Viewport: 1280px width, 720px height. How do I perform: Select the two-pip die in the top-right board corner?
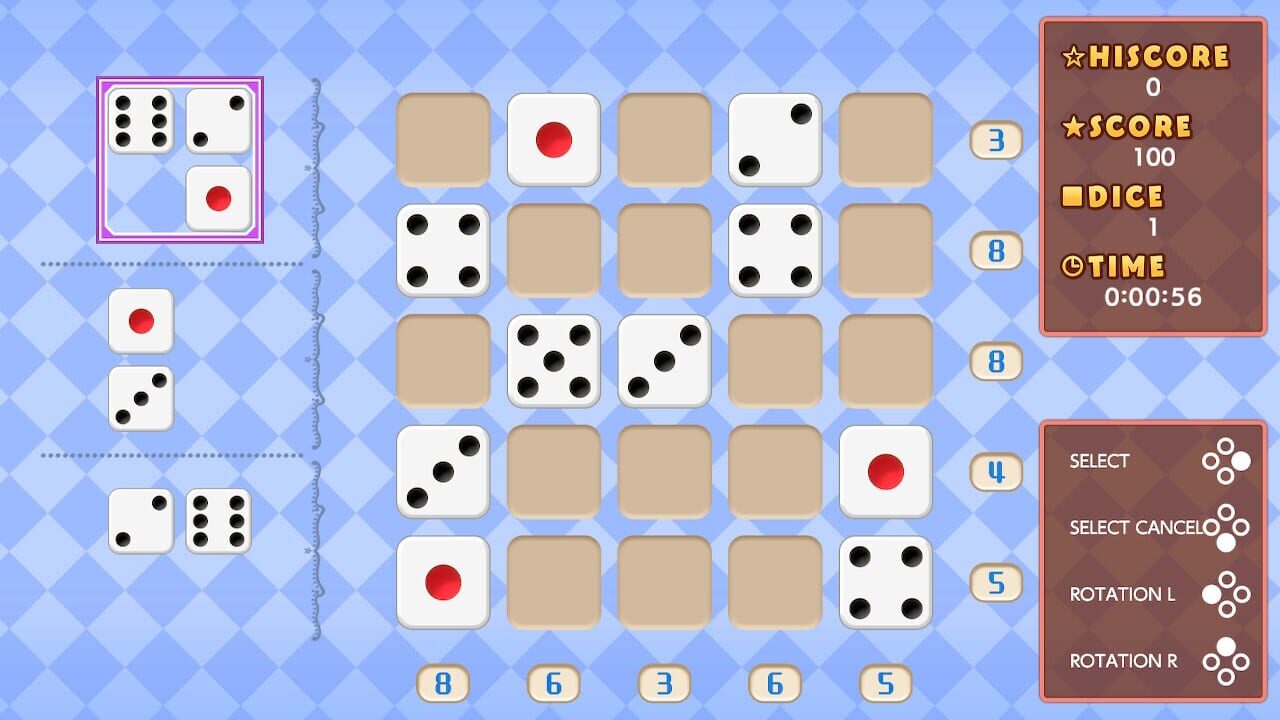(x=774, y=138)
